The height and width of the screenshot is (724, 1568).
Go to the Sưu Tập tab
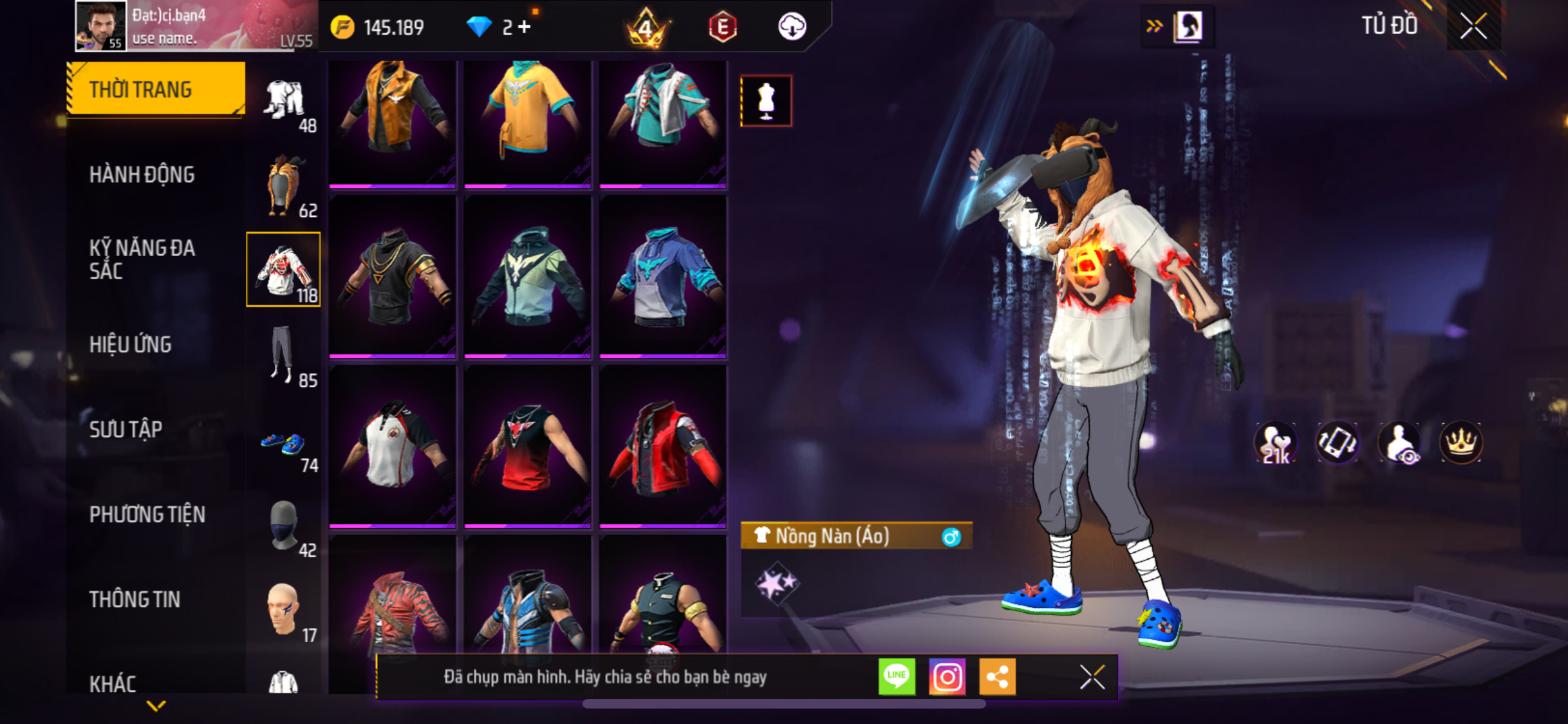pyautogui.click(x=126, y=429)
